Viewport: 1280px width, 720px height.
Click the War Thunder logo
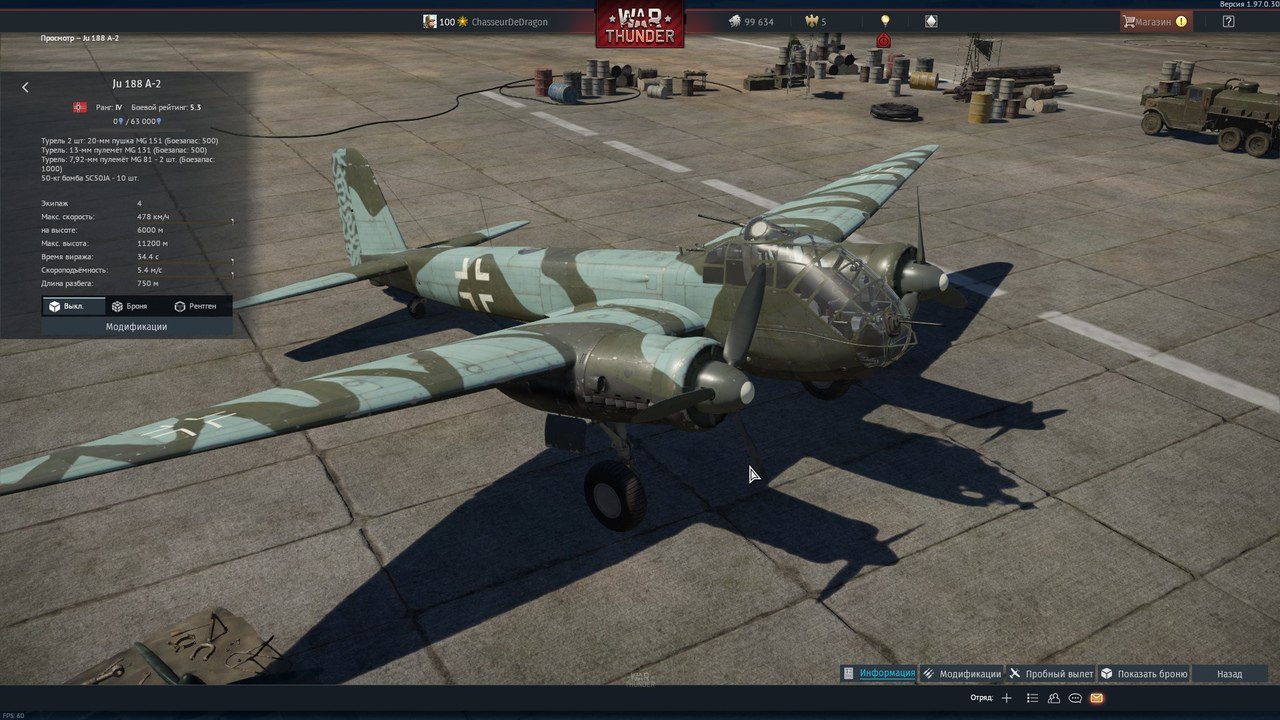tap(640, 24)
